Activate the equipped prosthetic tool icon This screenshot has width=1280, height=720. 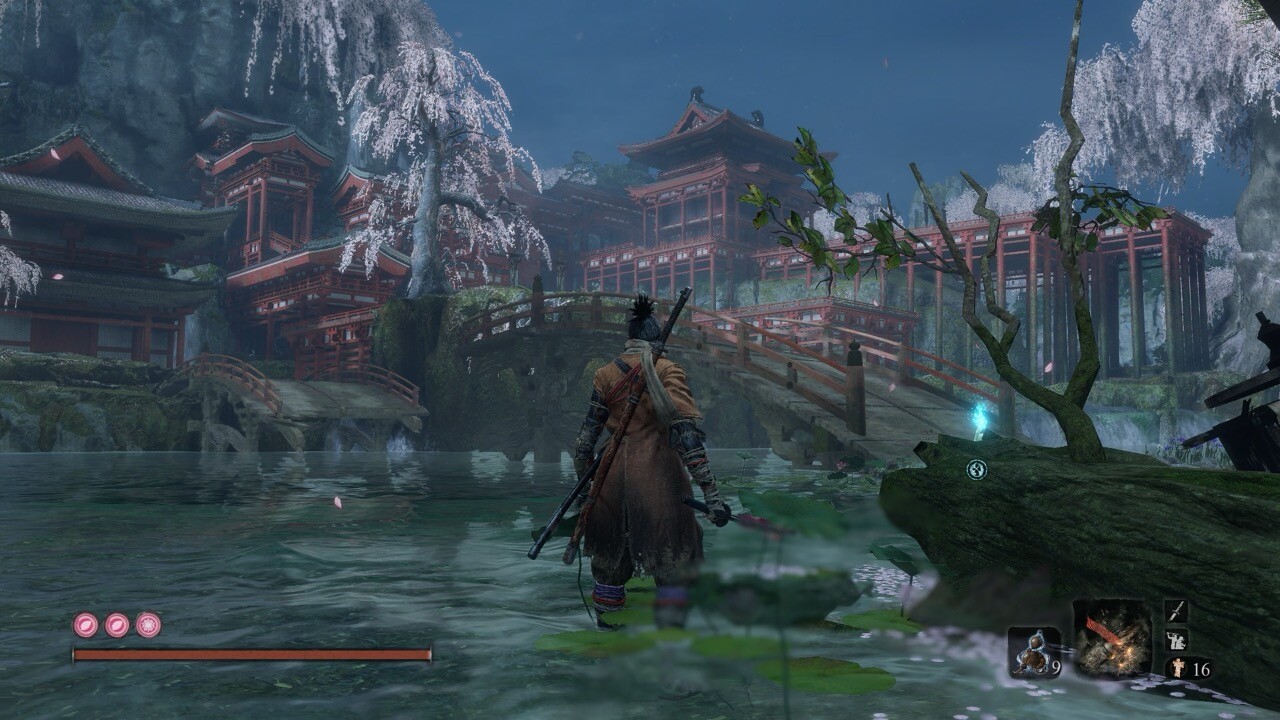[x=1112, y=638]
